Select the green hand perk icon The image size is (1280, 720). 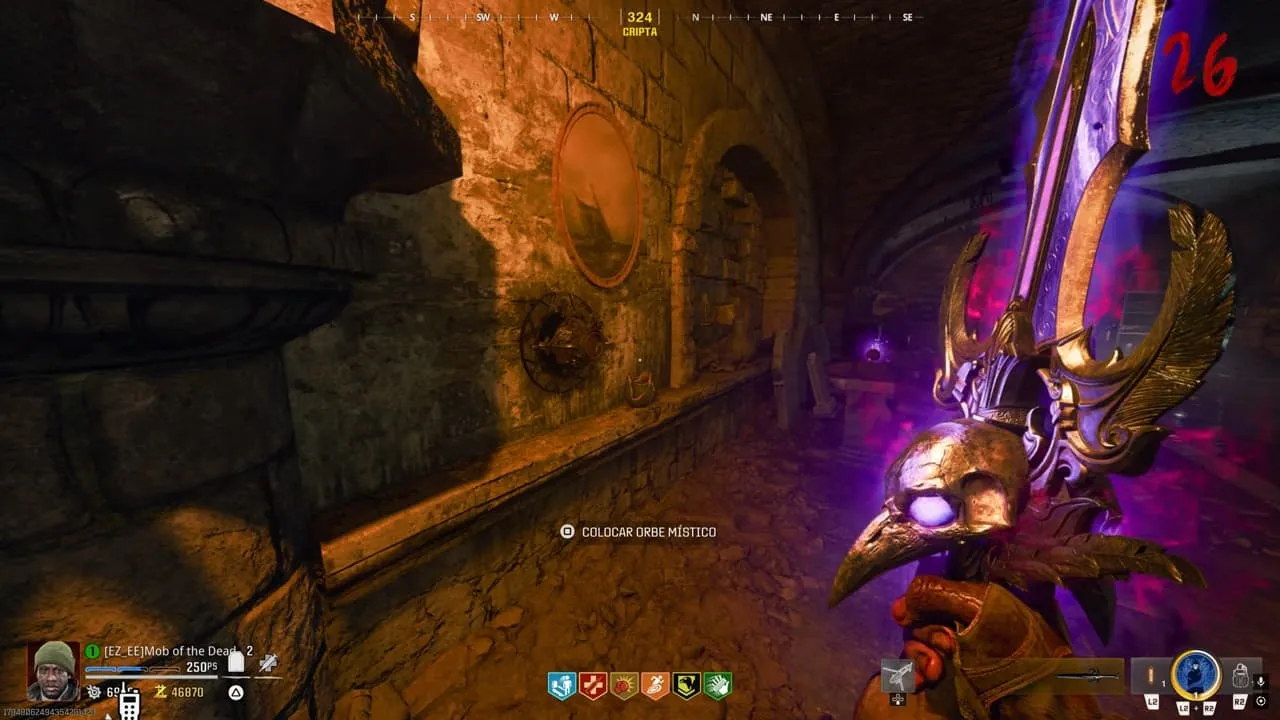pos(717,686)
